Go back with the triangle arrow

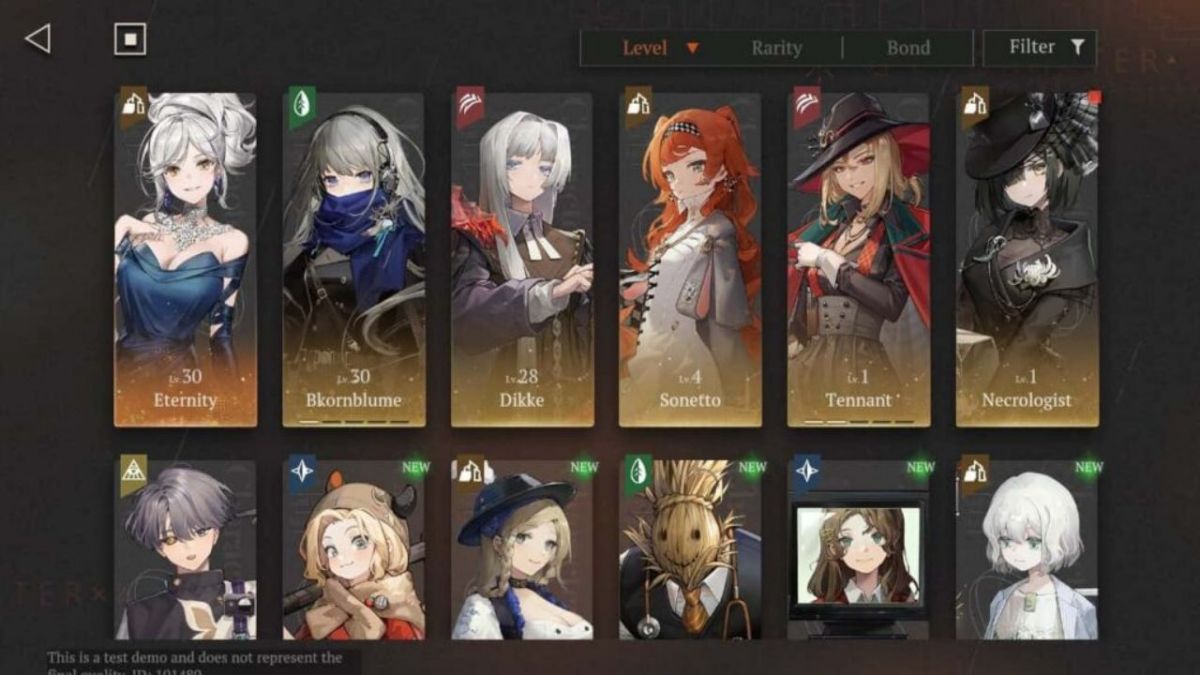38,39
